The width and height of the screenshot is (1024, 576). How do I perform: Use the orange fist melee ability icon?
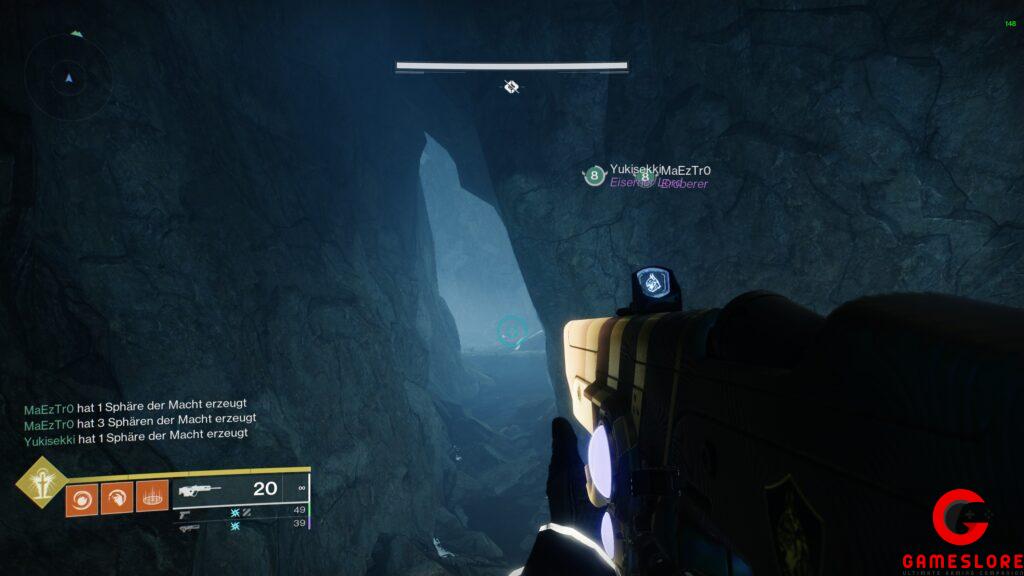tap(116, 497)
